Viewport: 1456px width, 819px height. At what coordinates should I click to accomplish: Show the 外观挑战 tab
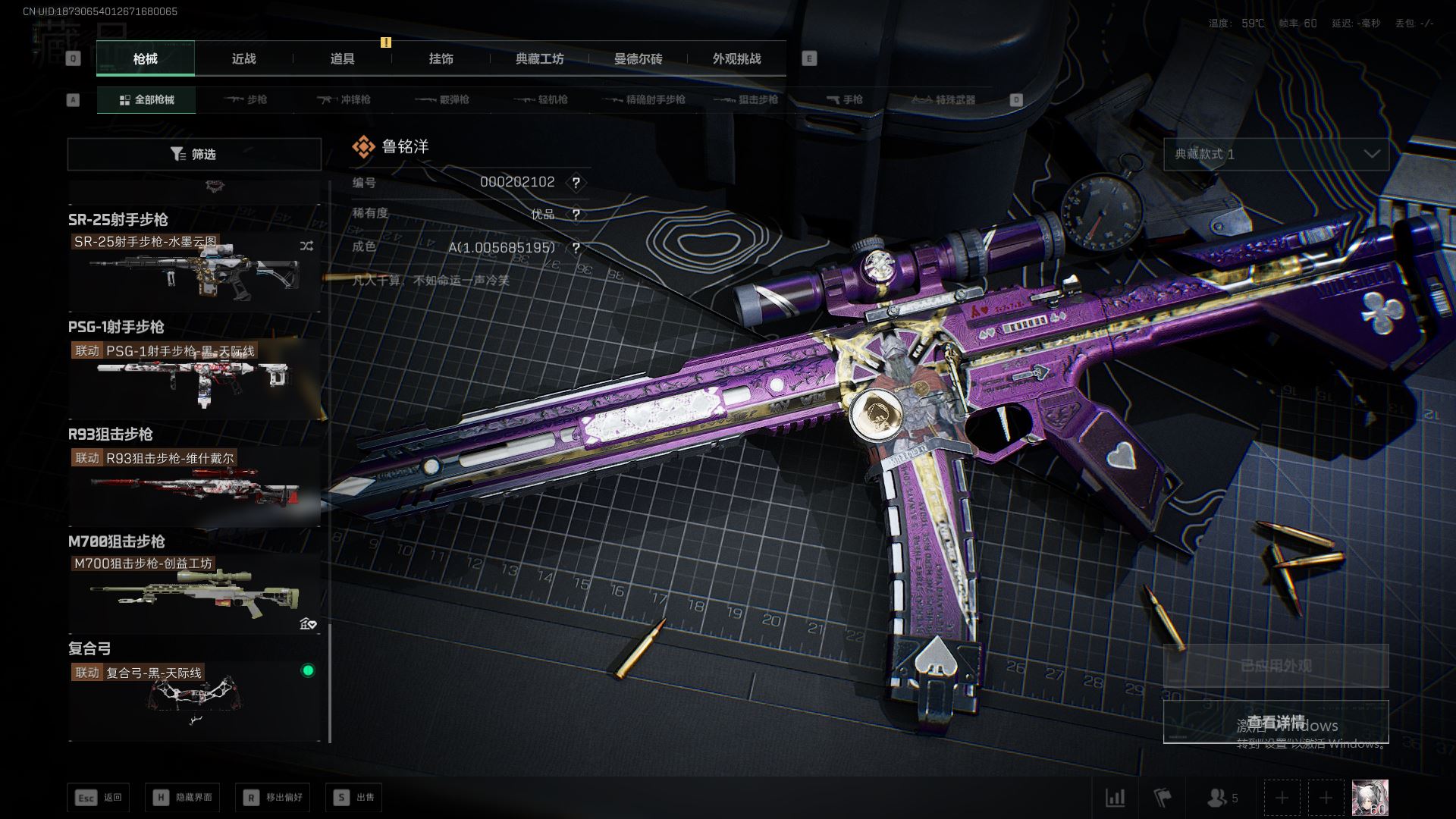coord(736,58)
